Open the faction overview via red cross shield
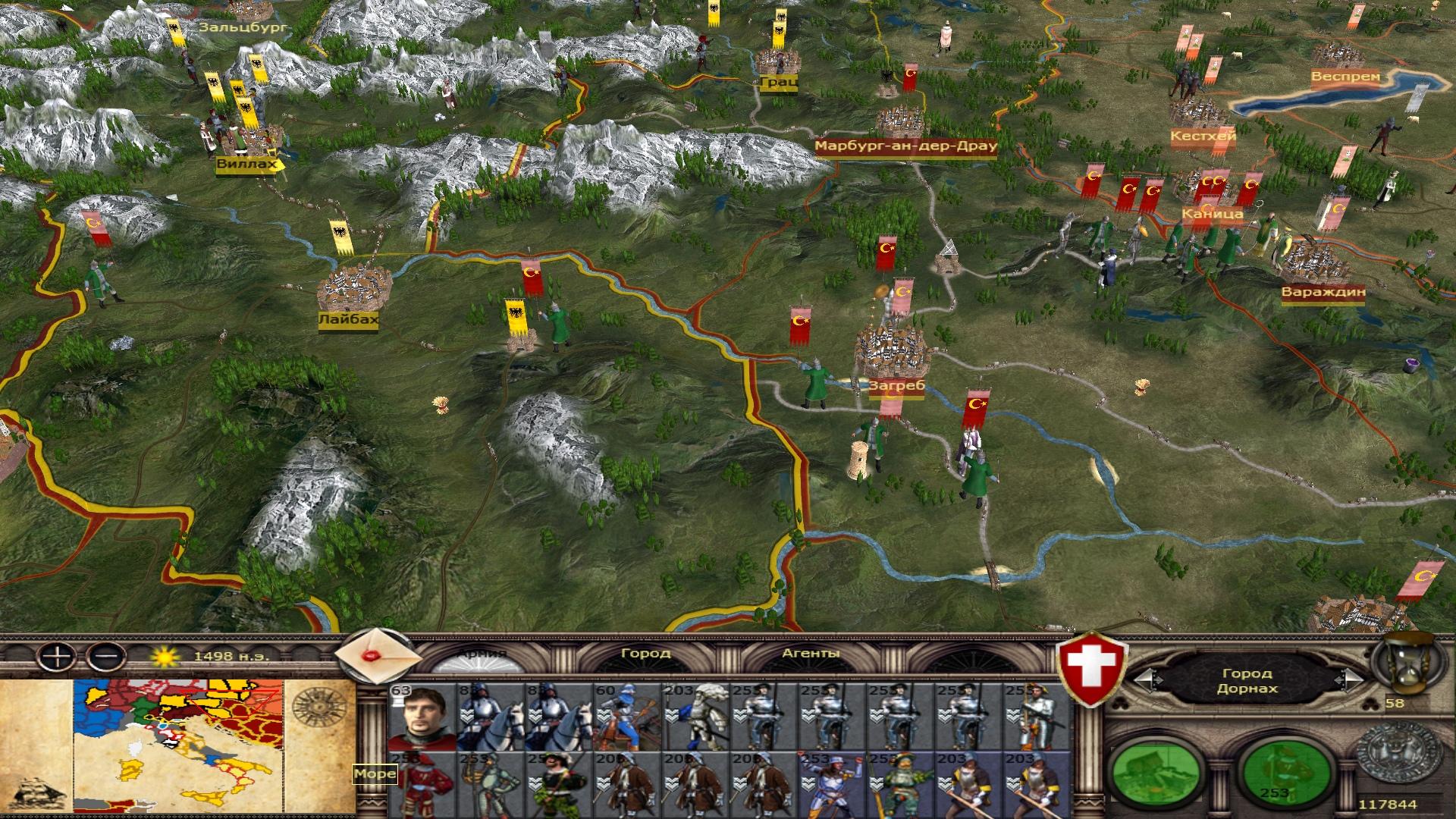Viewport: 1456px width, 819px height. click(x=1093, y=670)
